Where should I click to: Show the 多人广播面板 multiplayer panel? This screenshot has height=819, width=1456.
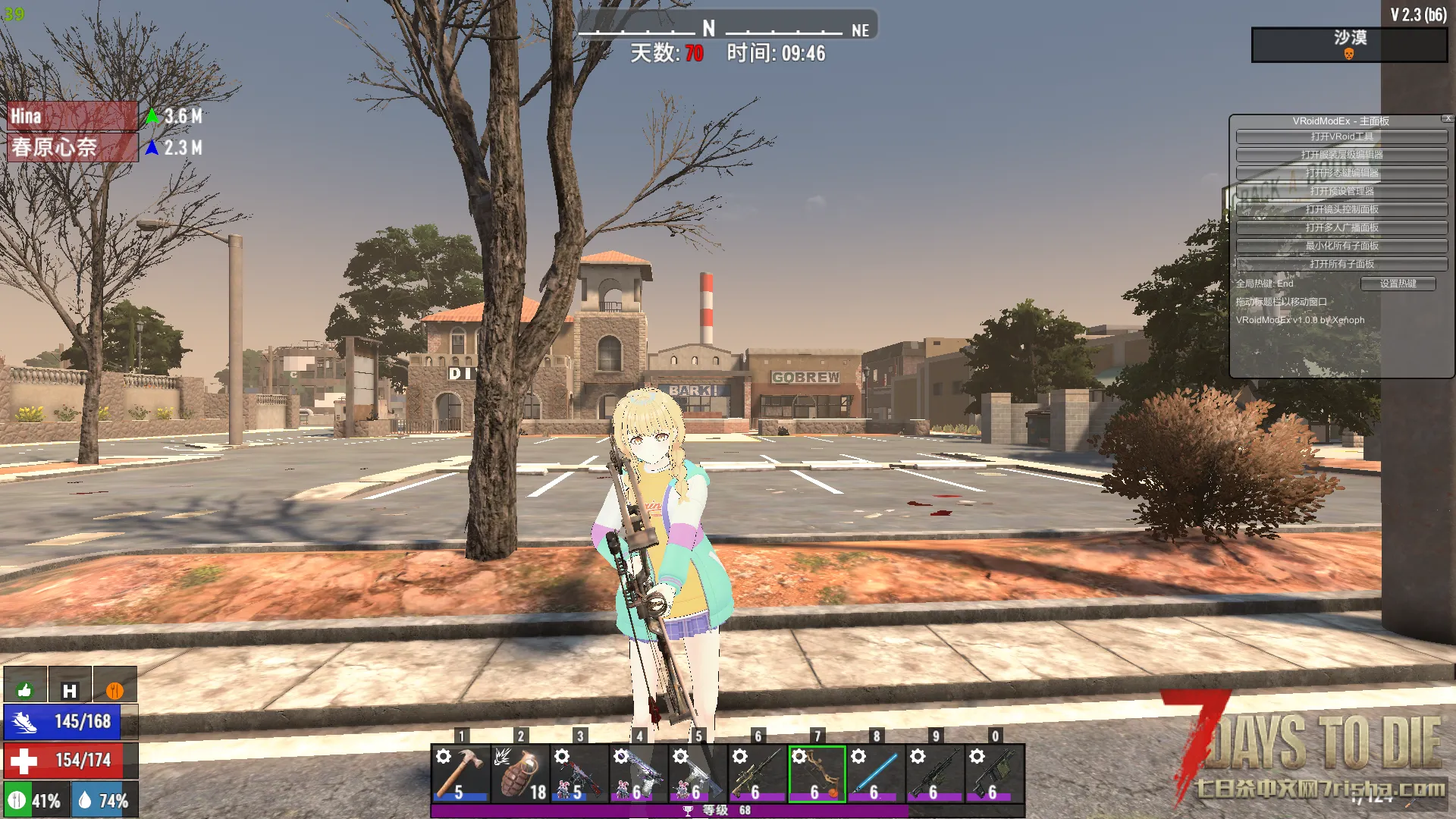(1341, 227)
